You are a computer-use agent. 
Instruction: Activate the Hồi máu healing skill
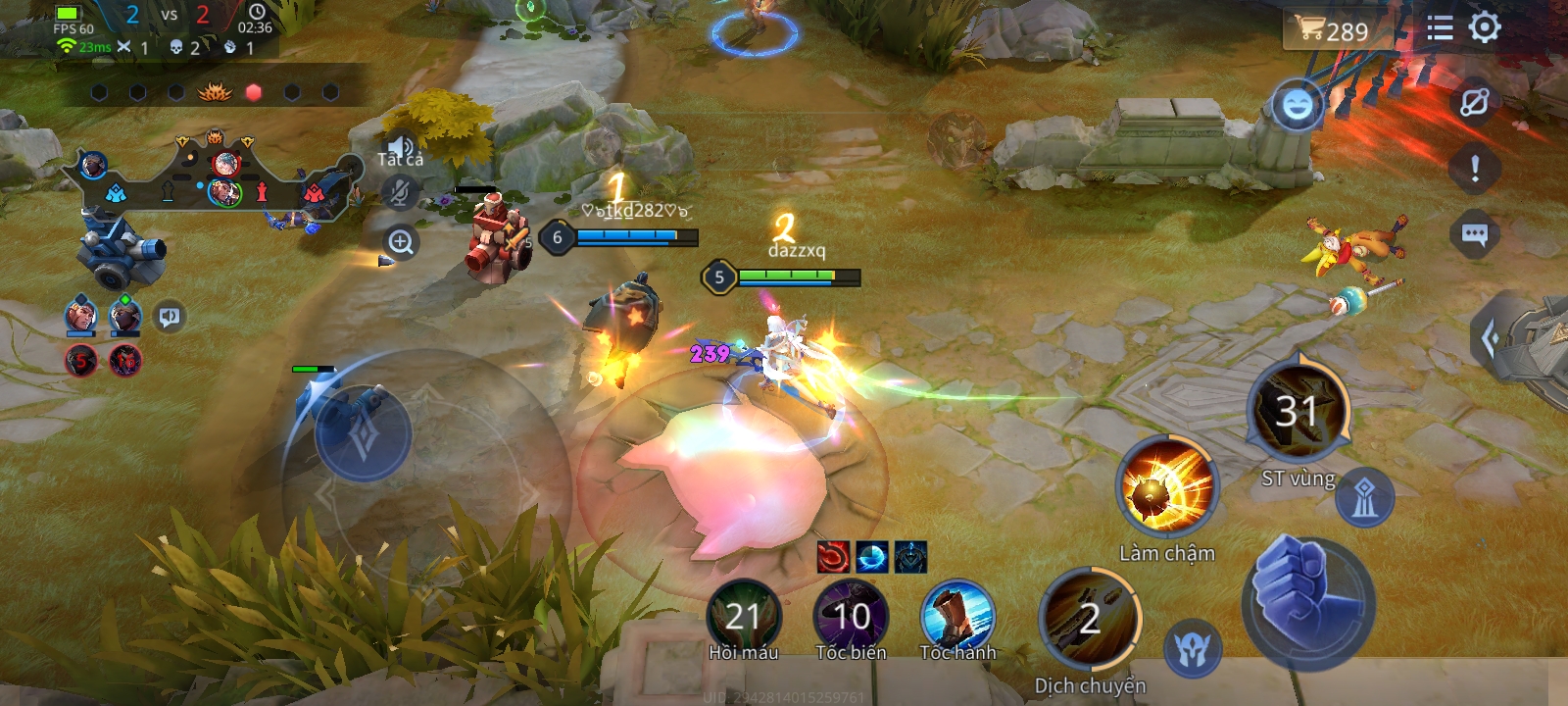[744, 616]
